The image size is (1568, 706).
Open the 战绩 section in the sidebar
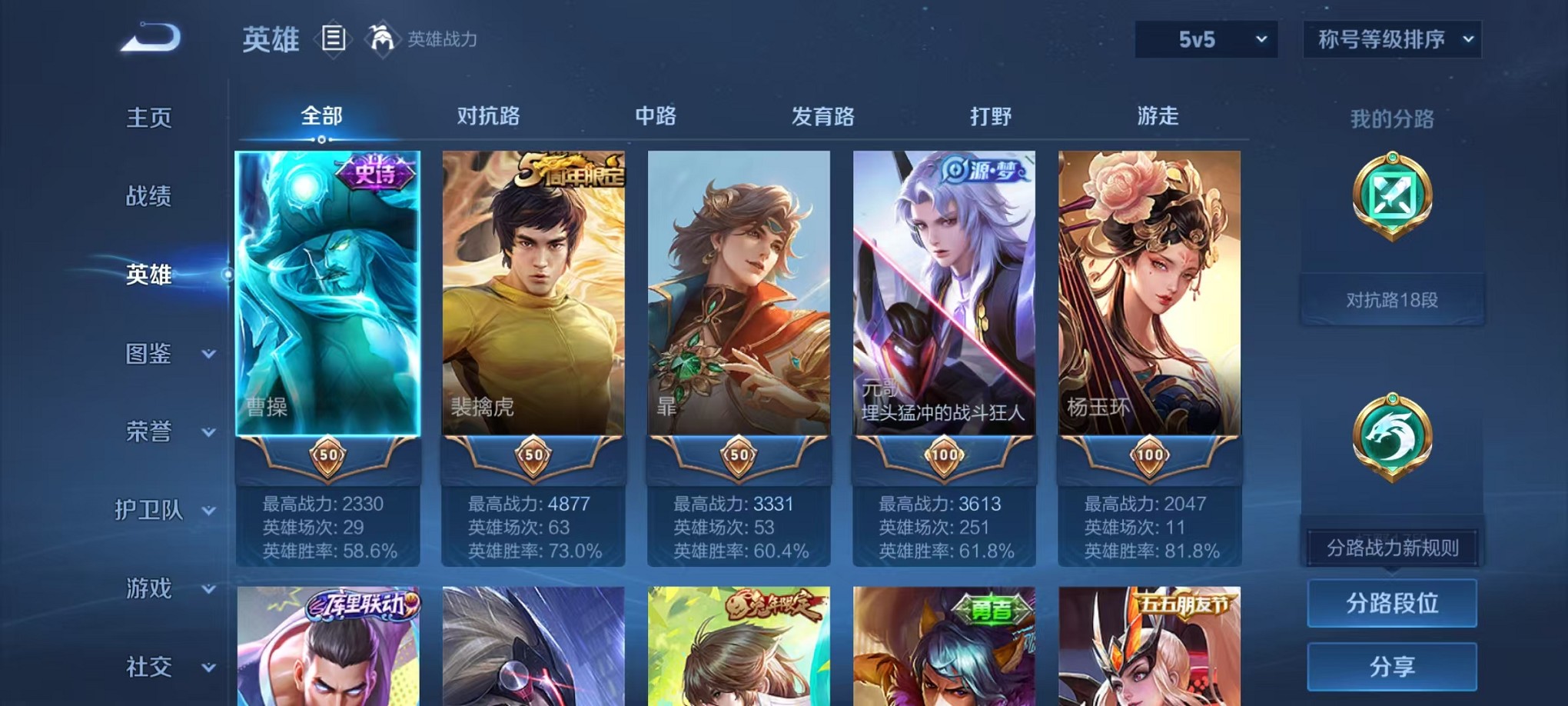point(151,197)
